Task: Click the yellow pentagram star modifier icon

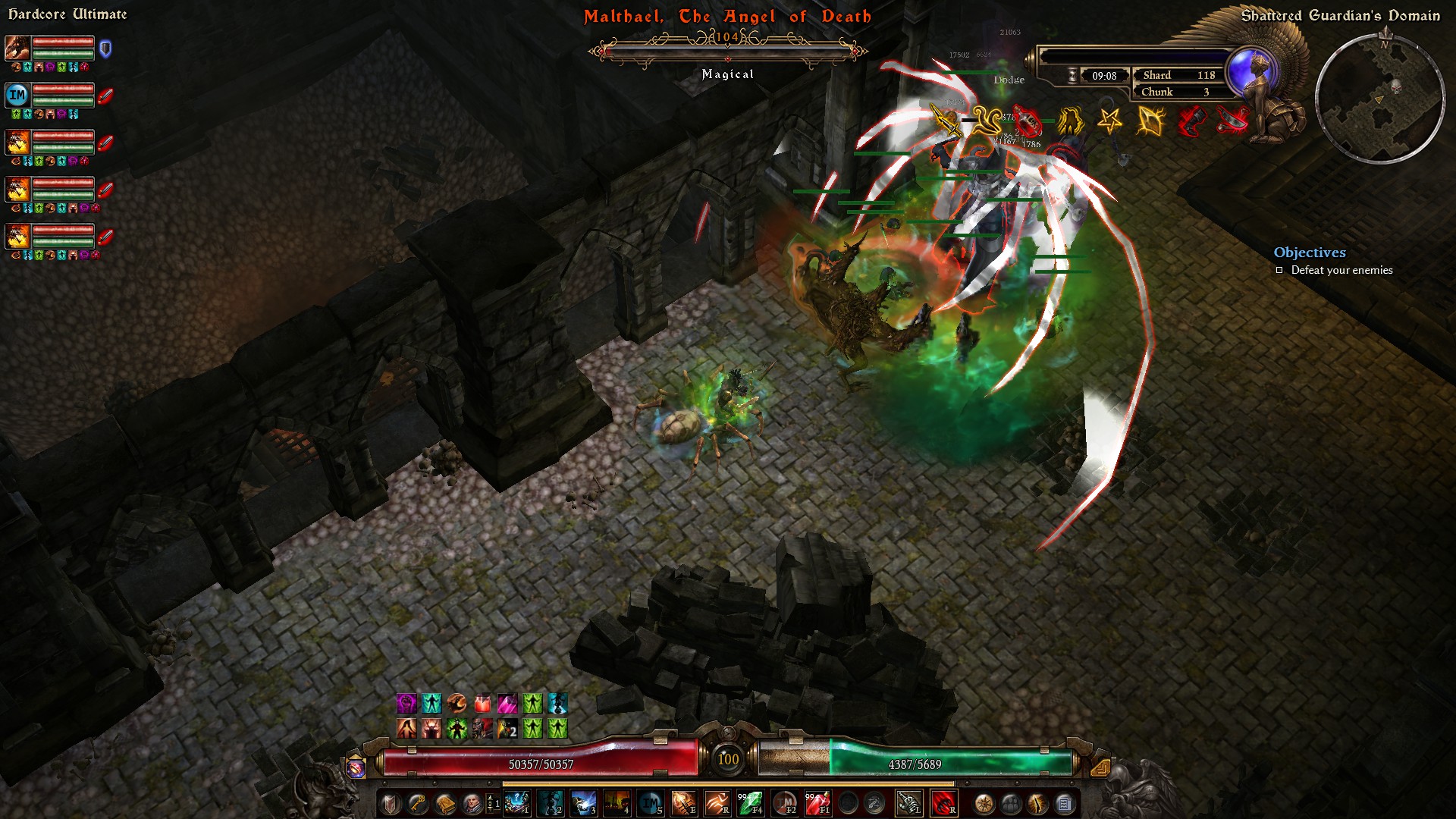Action: pos(1110,121)
